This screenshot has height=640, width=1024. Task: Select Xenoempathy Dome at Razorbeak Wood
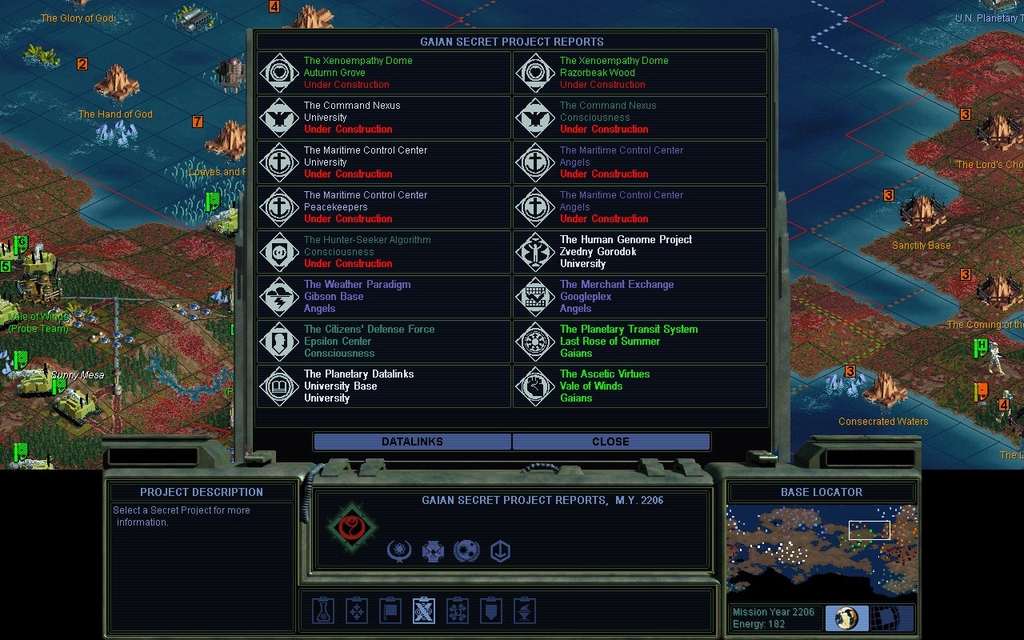(x=640, y=73)
